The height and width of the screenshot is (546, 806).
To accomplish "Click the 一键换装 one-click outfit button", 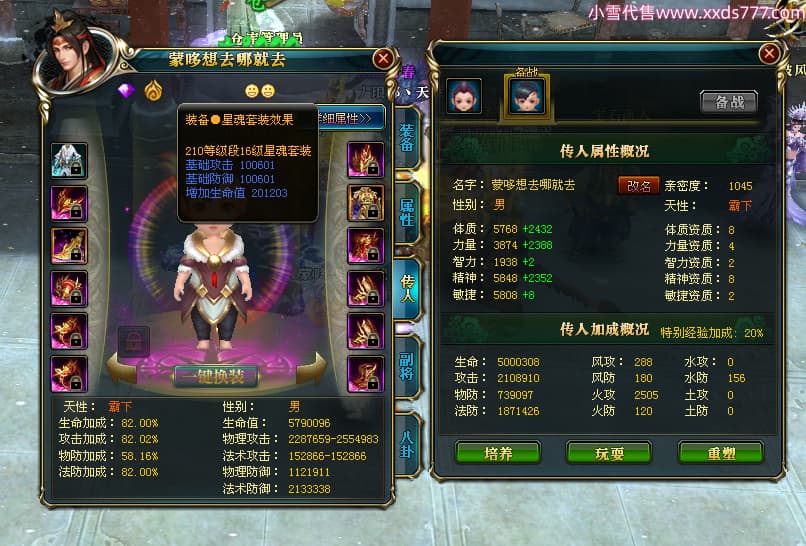I will tap(216, 376).
